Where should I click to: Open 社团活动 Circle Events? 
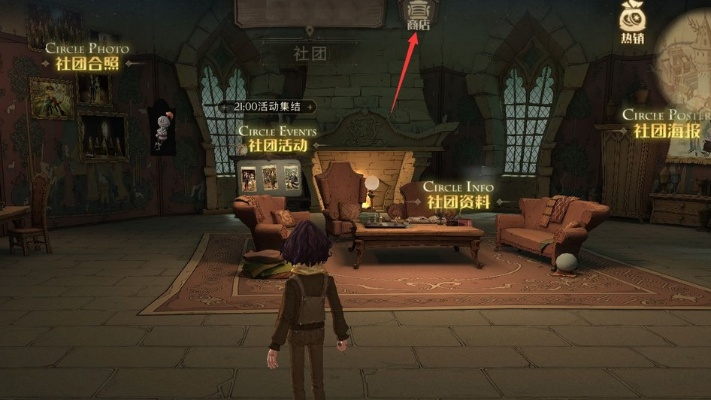click(x=277, y=145)
